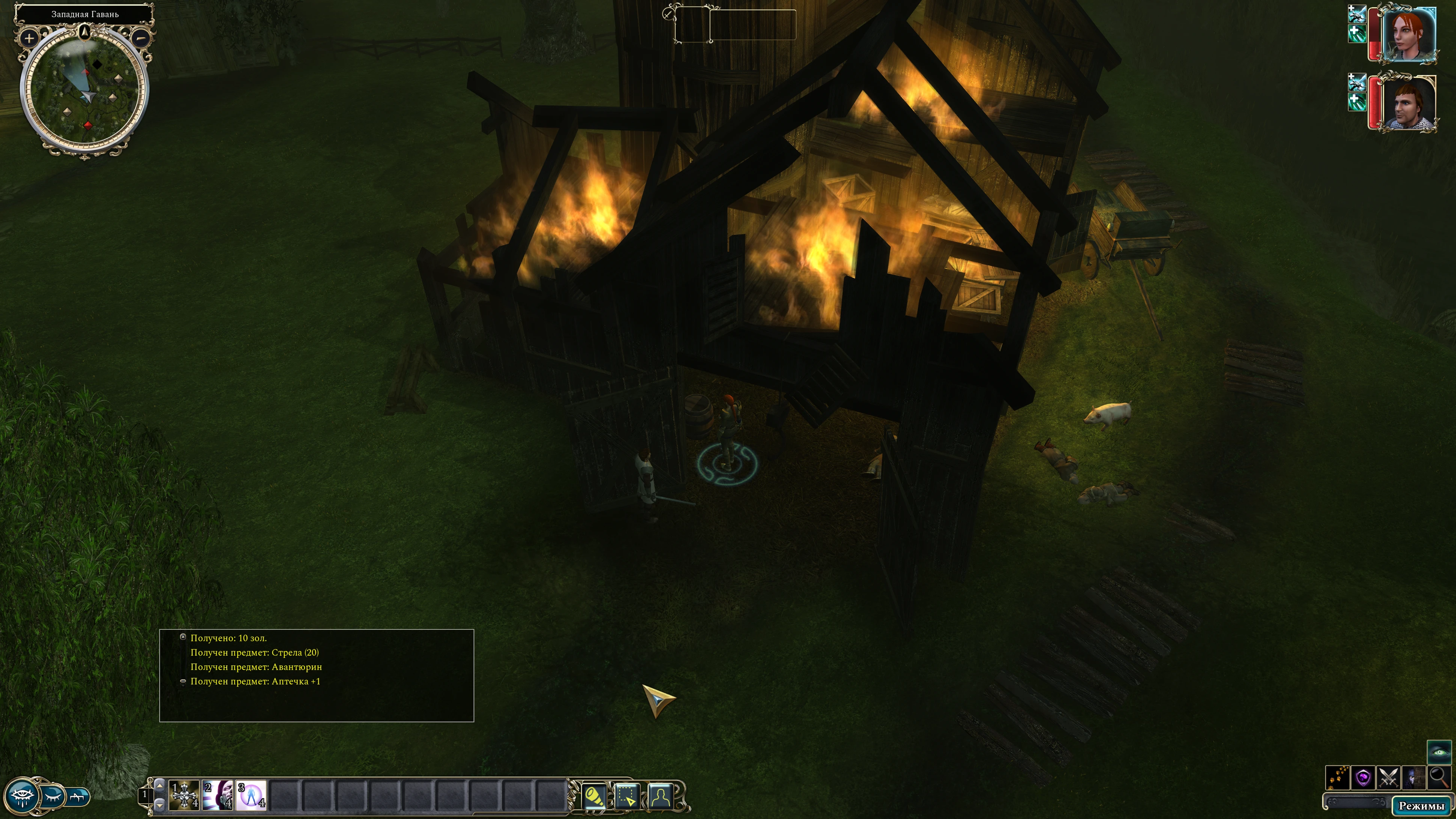This screenshot has width=1456, height=819.
Task: Cast hotbar slot 3 glowing figure spell
Action: (x=251, y=795)
